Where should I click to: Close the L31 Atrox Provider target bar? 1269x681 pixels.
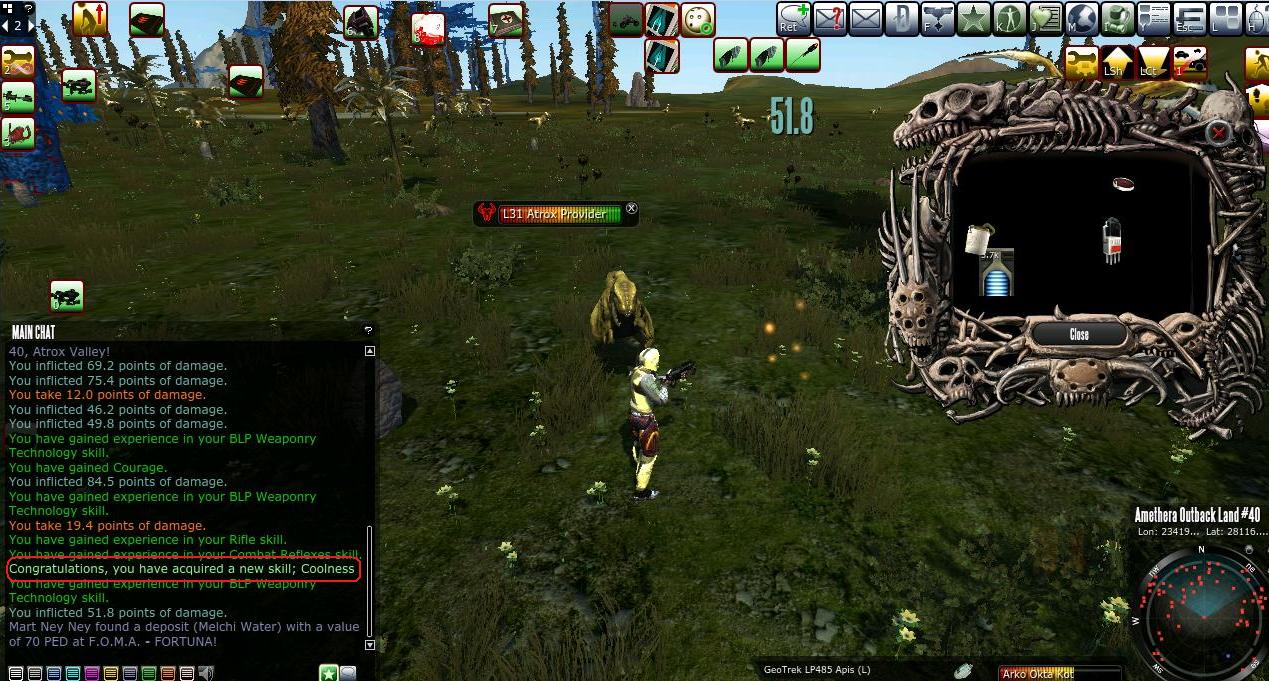click(631, 209)
